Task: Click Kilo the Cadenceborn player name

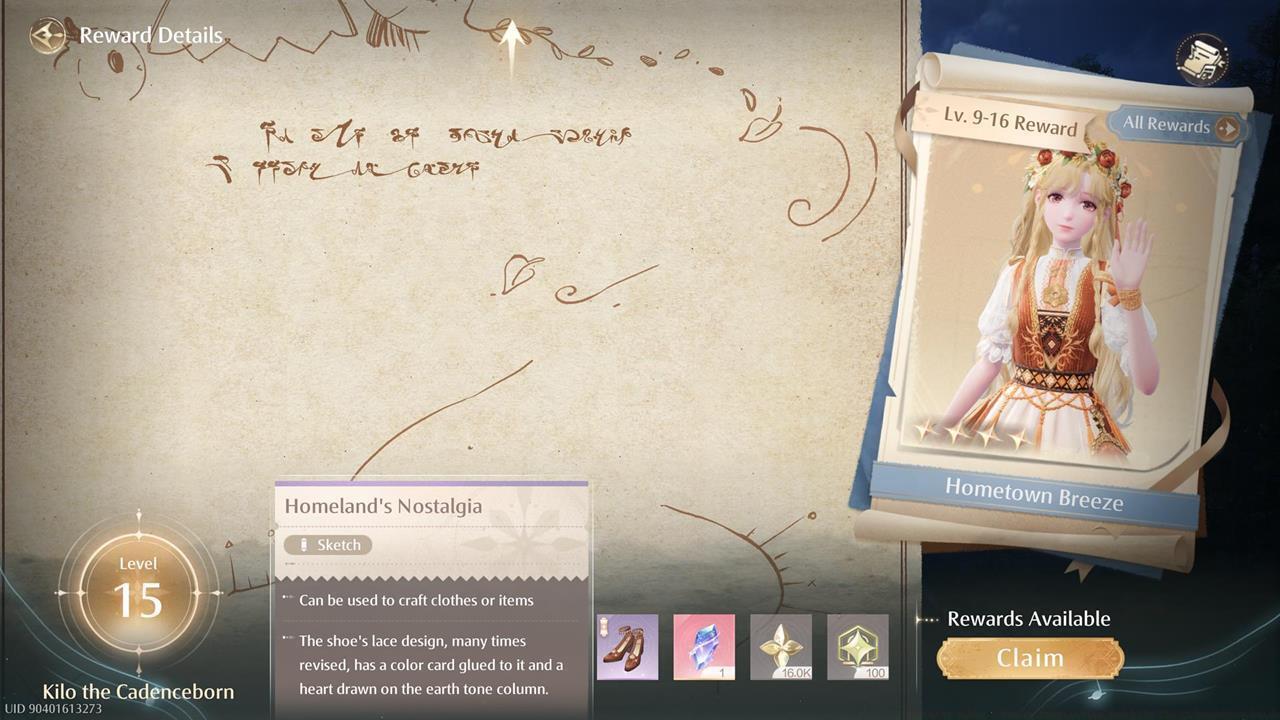Action: [x=138, y=691]
